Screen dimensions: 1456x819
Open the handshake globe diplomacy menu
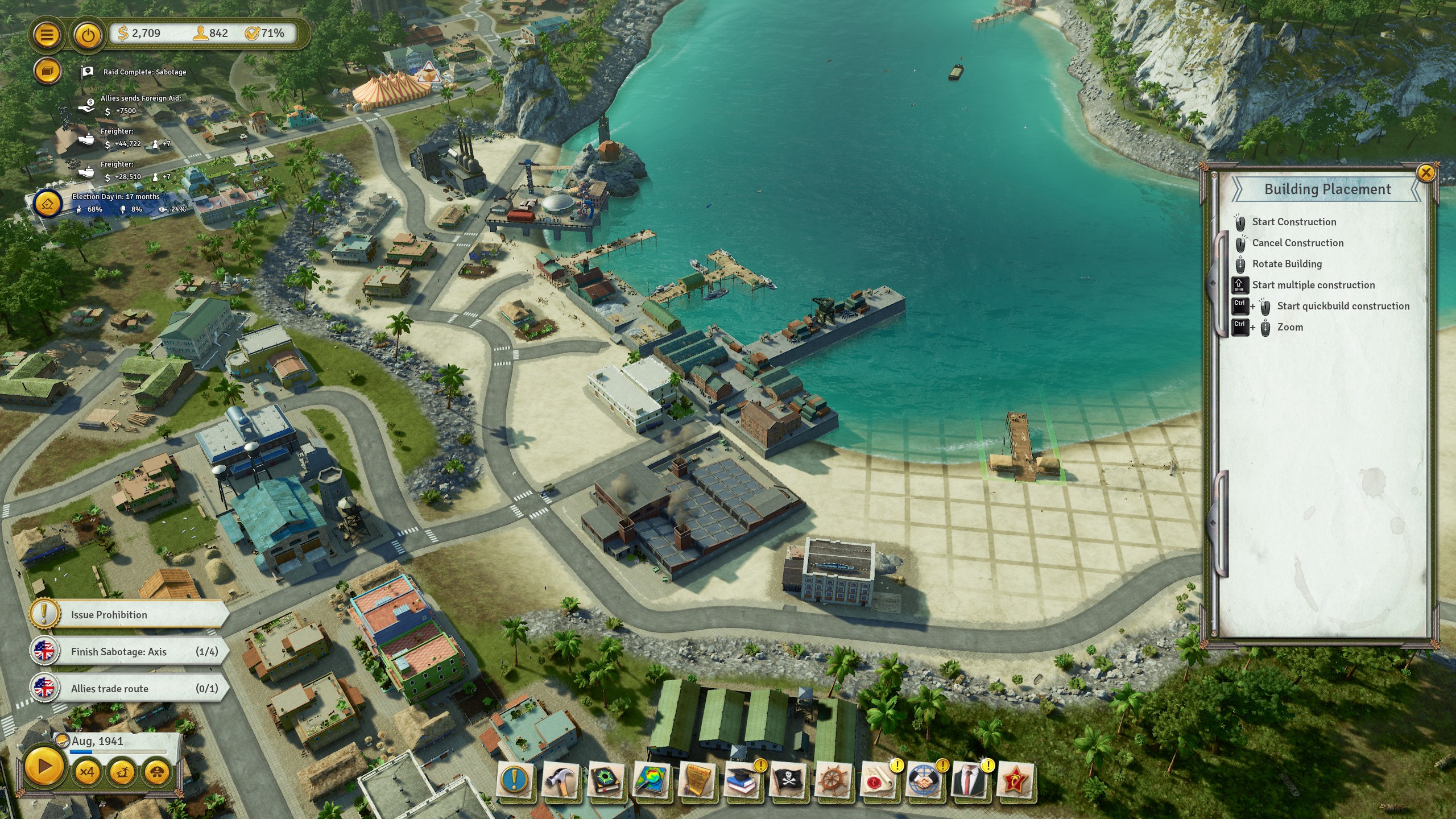tap(924, 780)
